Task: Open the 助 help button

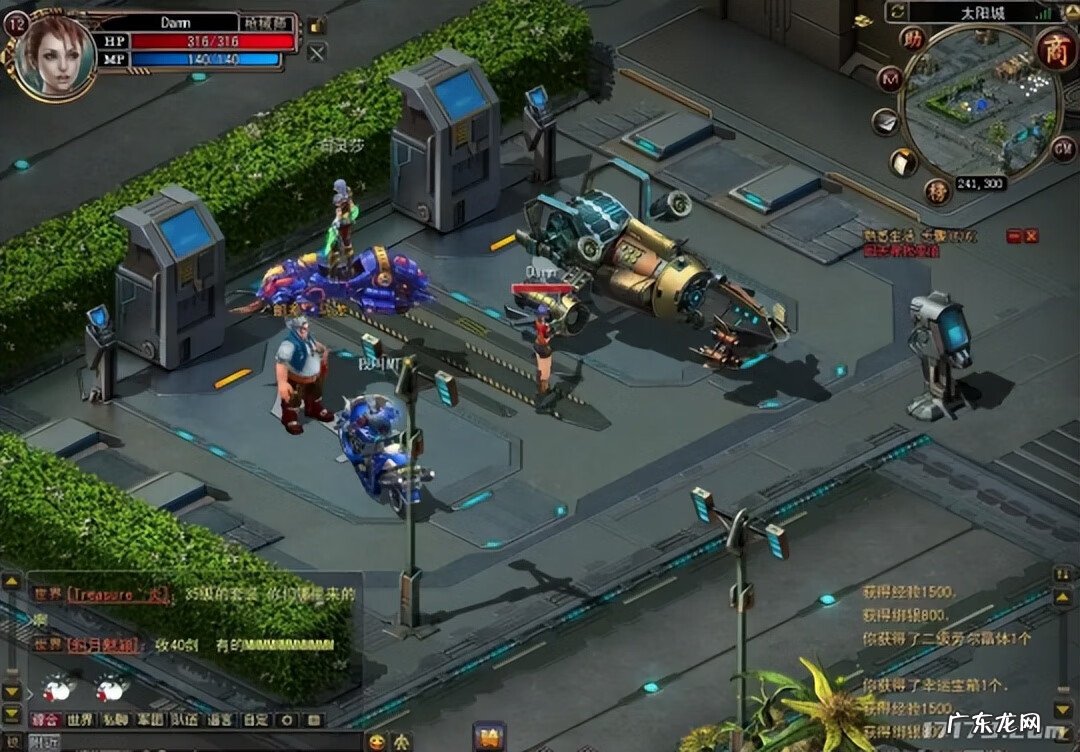Action: (x=912, y=39)
